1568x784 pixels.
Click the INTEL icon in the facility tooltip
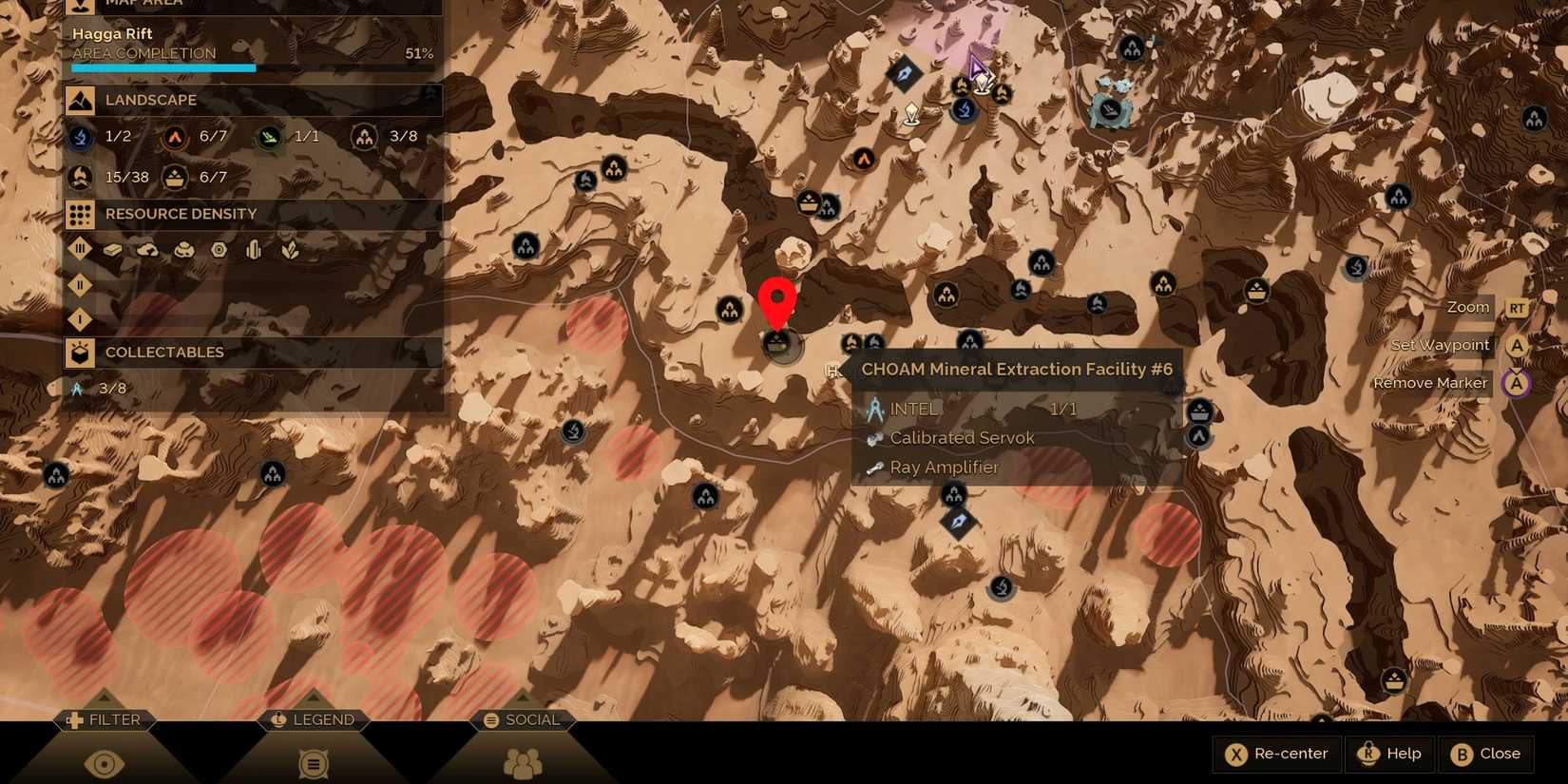pyautogui.click(x=875, y=409)
